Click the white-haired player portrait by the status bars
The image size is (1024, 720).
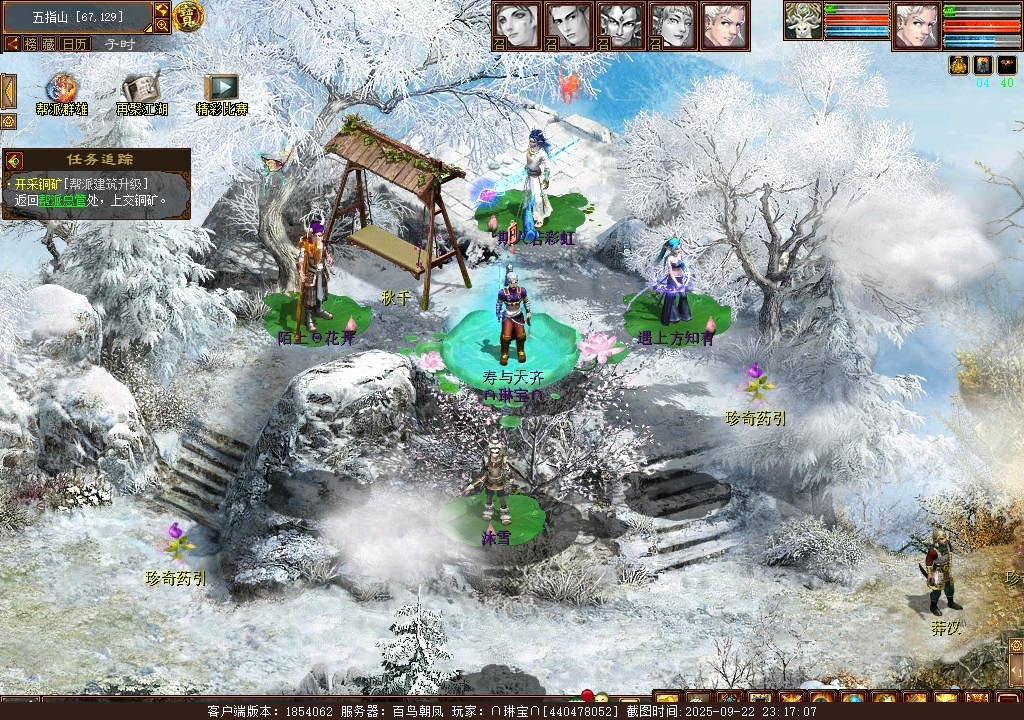916,25
